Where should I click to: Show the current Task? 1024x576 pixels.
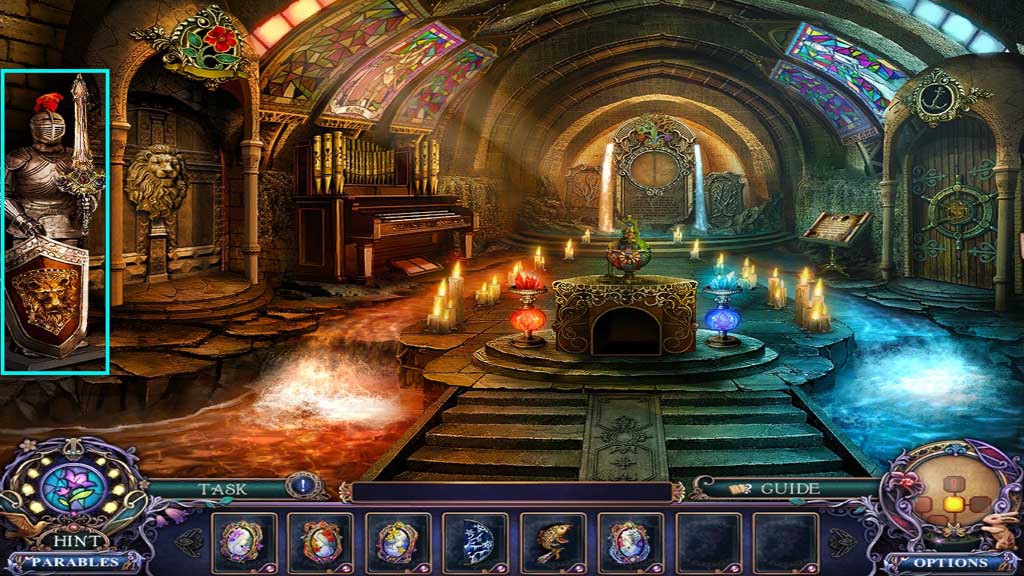222,488
